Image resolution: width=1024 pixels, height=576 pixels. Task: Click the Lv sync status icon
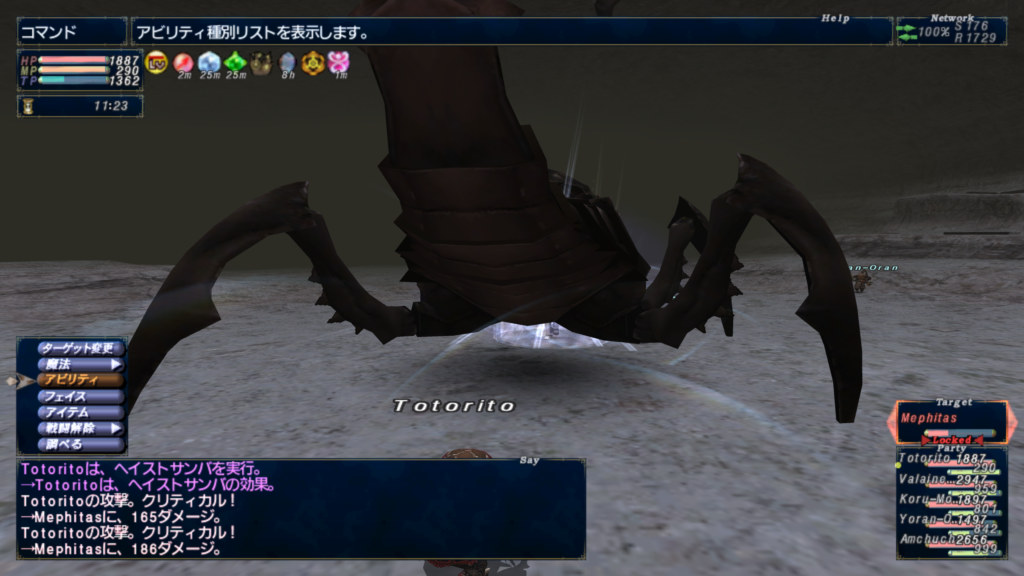click(156, 63)
